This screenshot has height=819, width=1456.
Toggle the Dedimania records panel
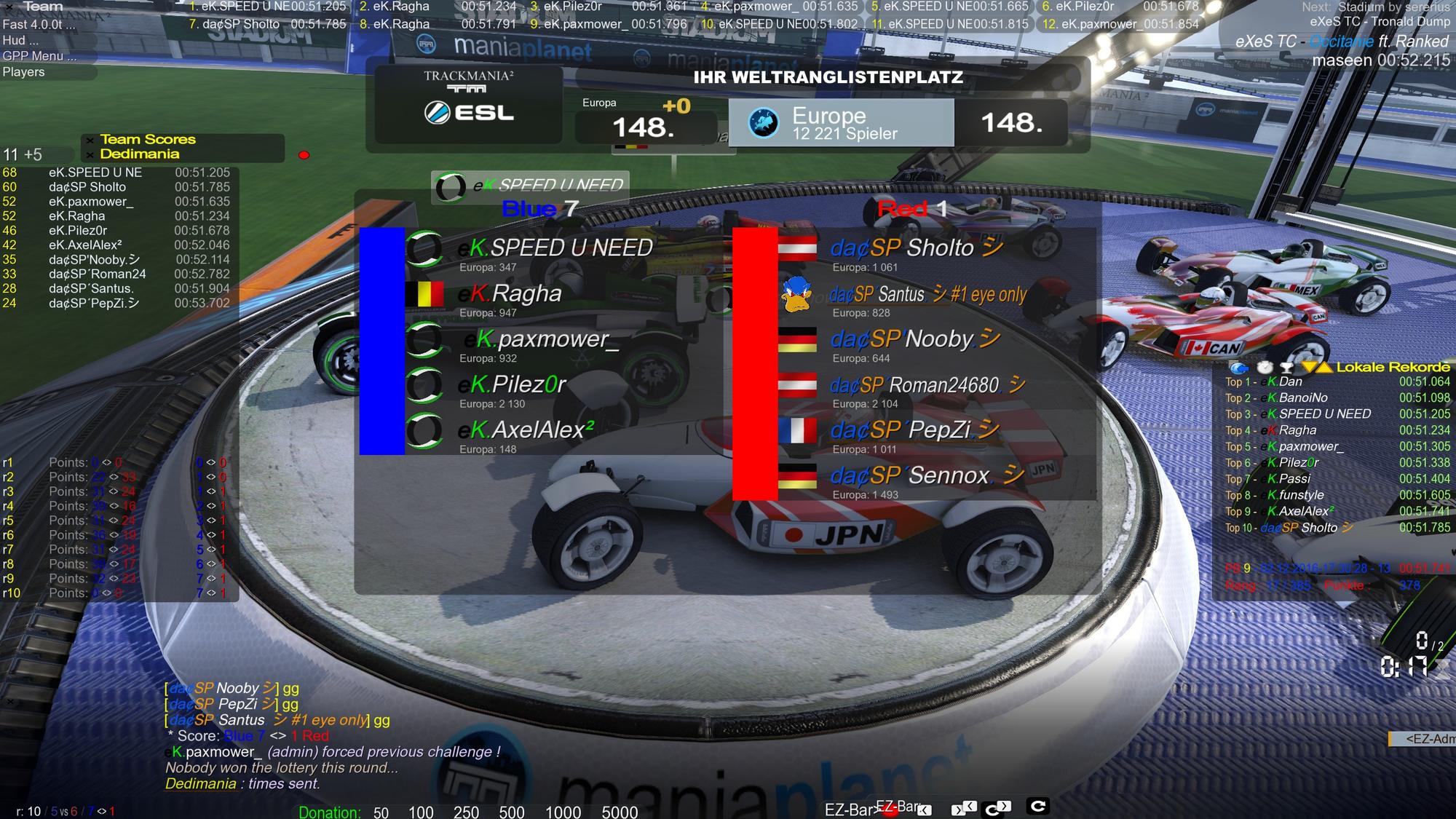(x=140, y=154)
